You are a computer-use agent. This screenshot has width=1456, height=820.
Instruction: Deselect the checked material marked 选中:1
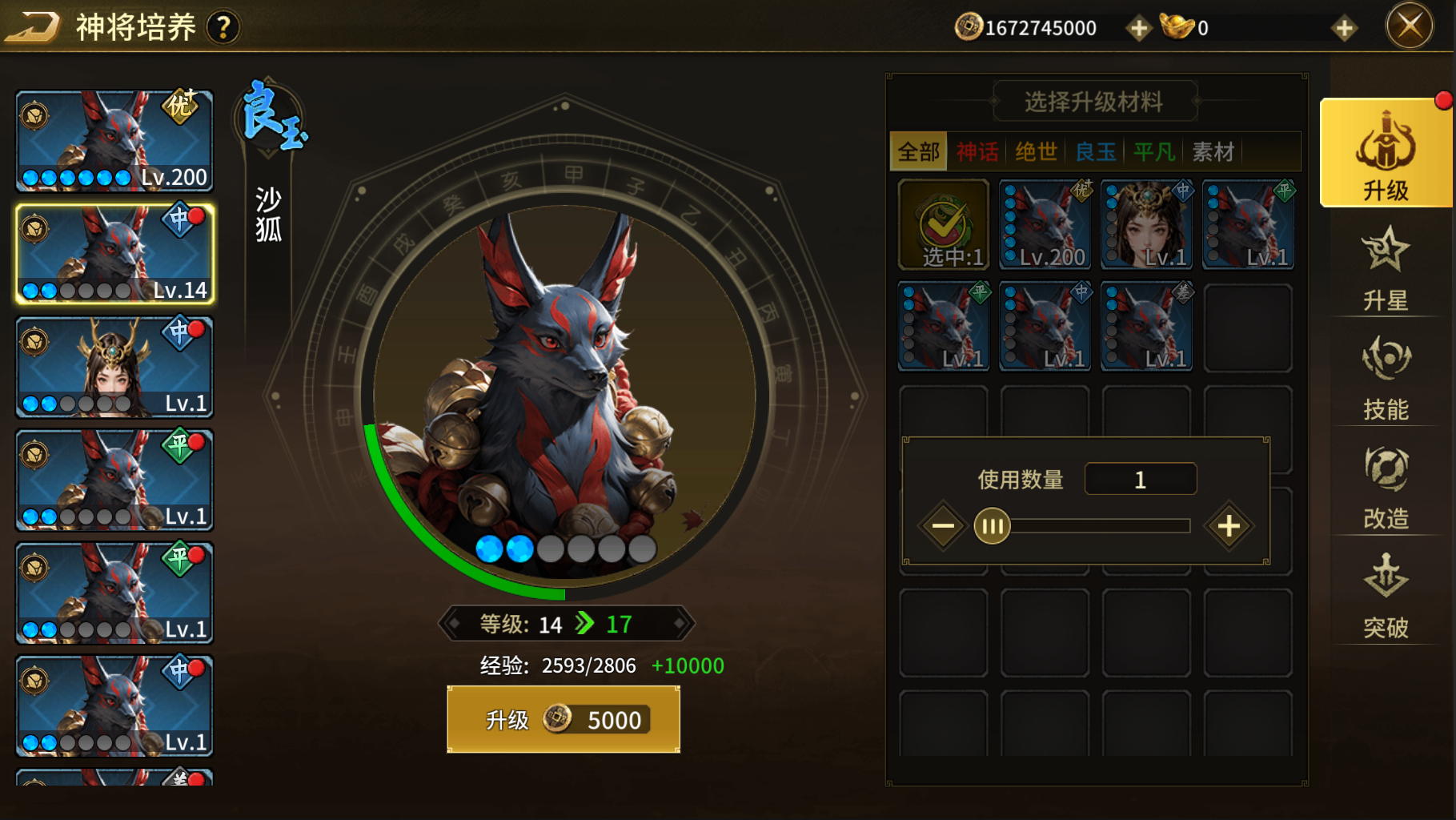click(944, 224)
